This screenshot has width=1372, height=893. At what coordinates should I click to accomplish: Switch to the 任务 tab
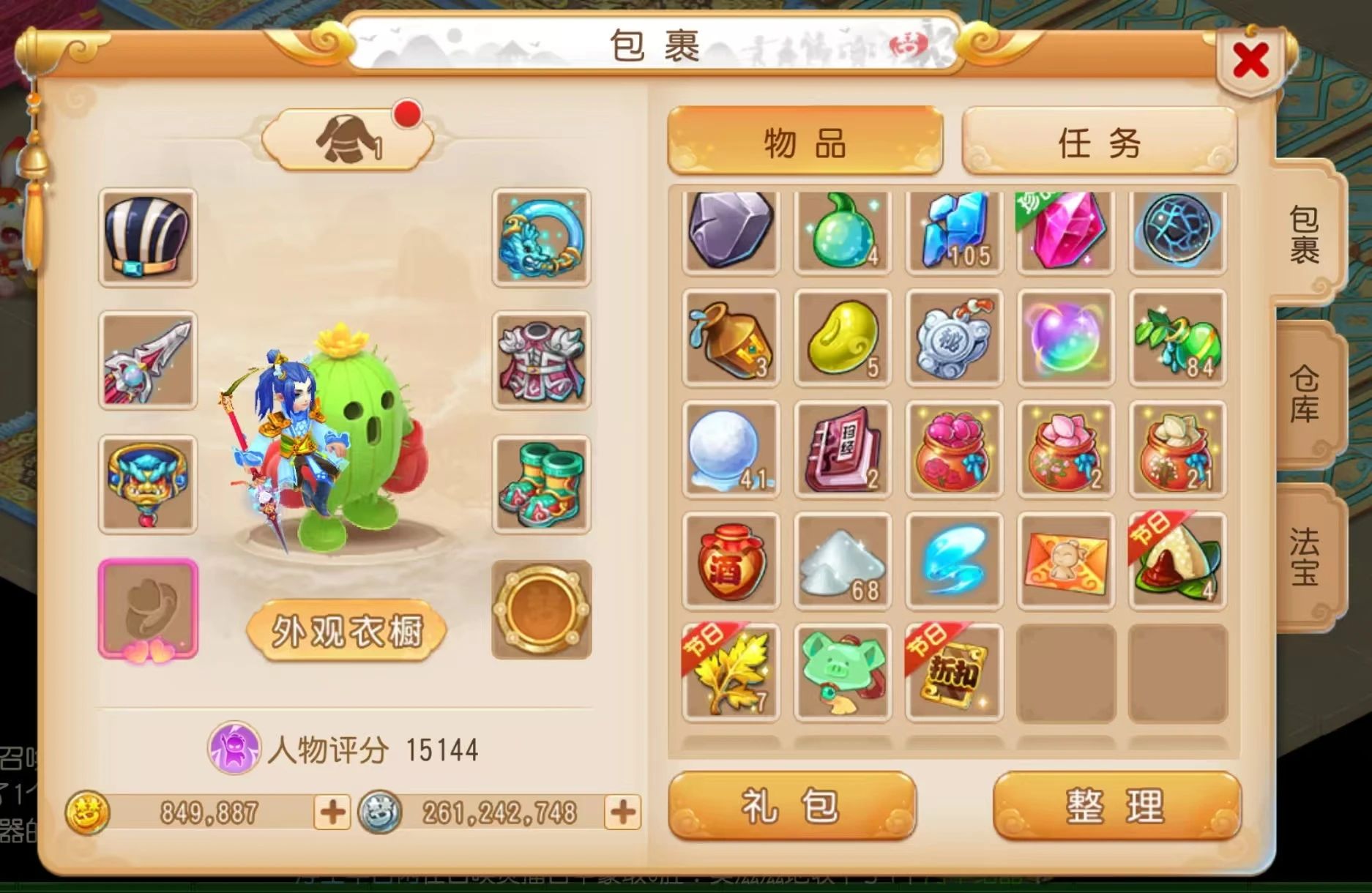pyautogui.click(x=1097, y=143)
